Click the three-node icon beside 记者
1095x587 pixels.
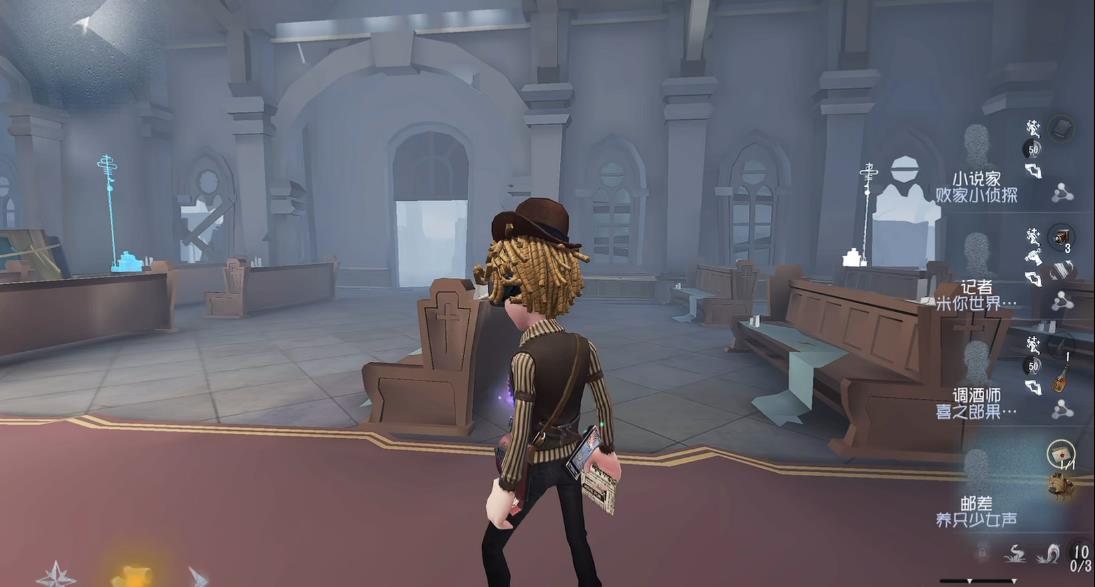(1062, 301)
